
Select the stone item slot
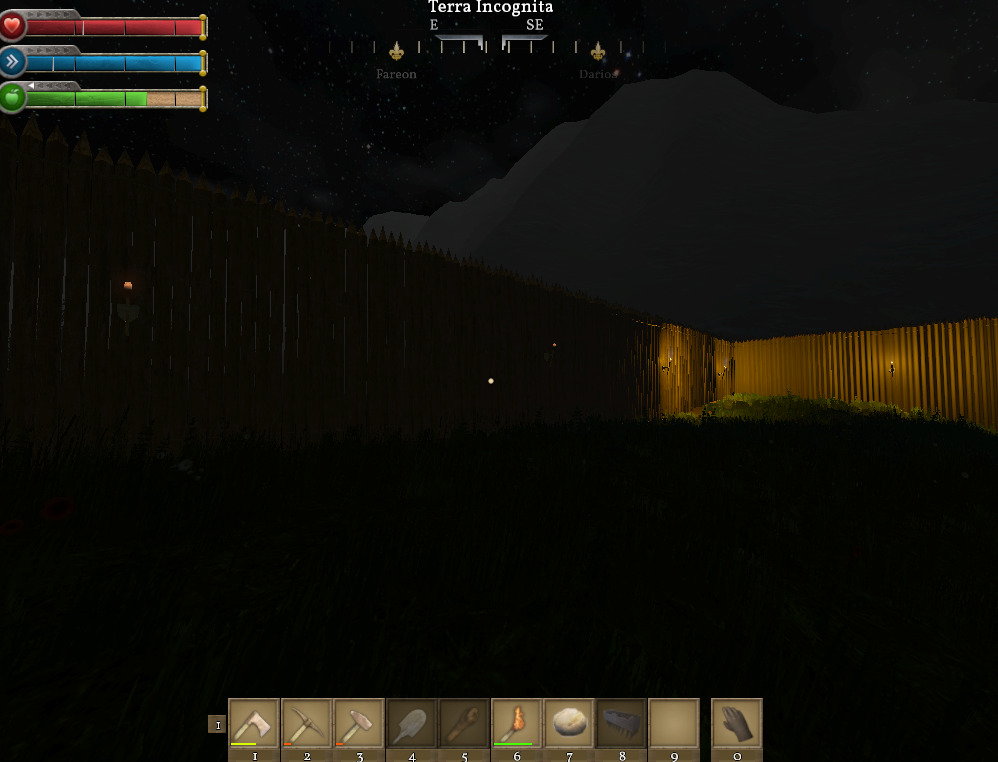[x=569, y=723]
